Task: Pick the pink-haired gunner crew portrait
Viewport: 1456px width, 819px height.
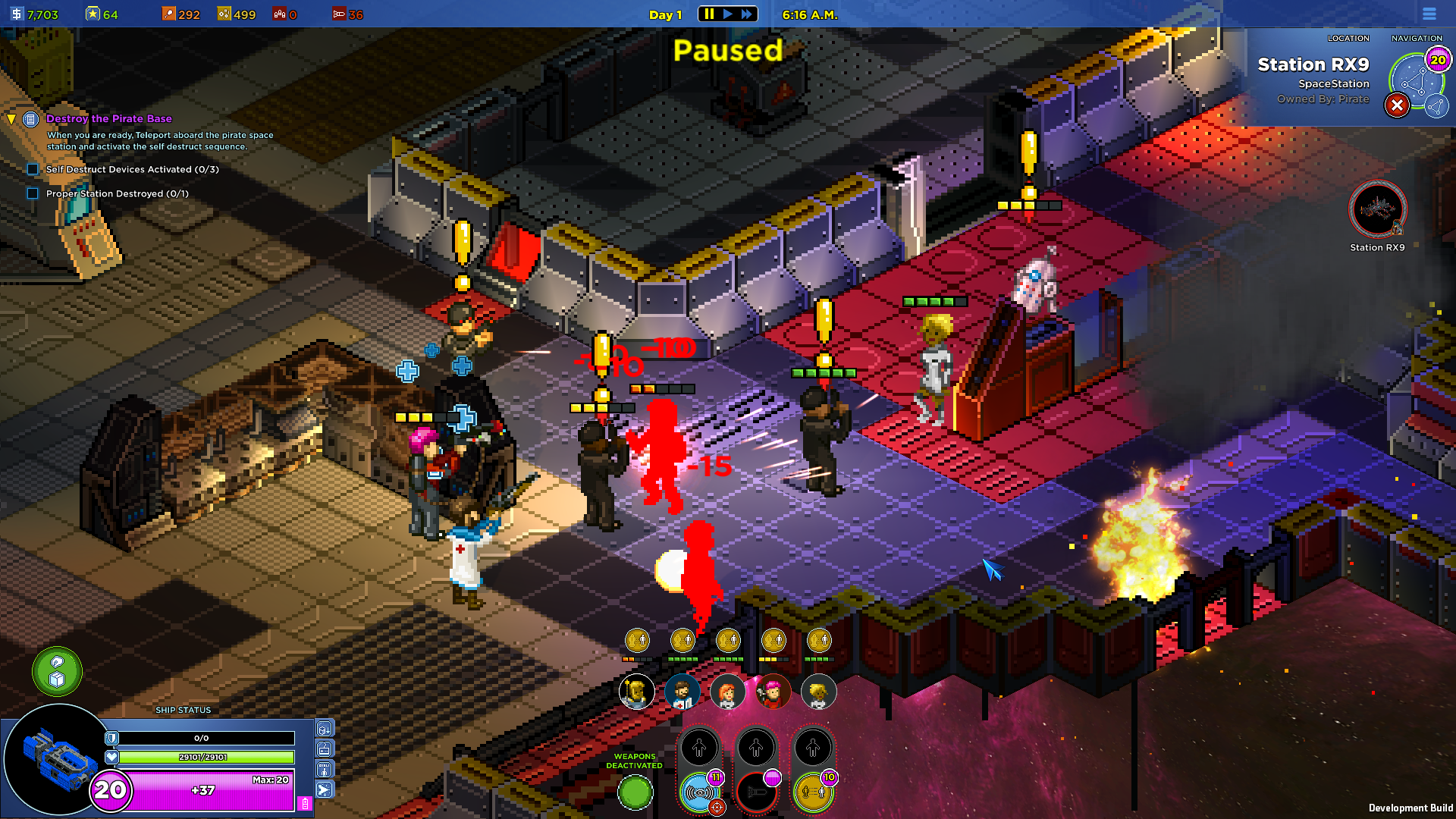Action: 773,692
